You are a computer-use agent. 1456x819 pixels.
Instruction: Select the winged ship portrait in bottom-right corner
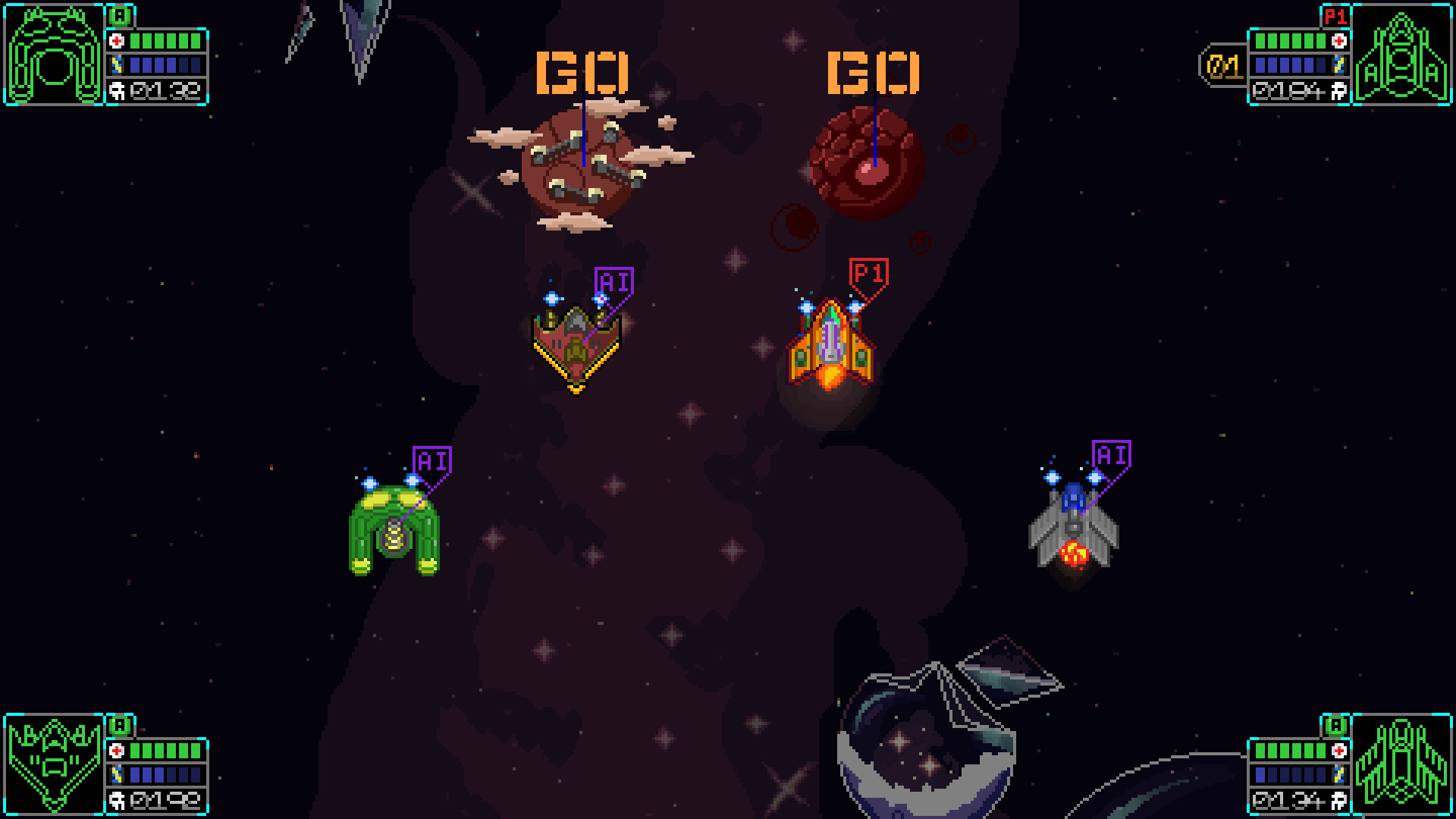[x=1403, y=762]
